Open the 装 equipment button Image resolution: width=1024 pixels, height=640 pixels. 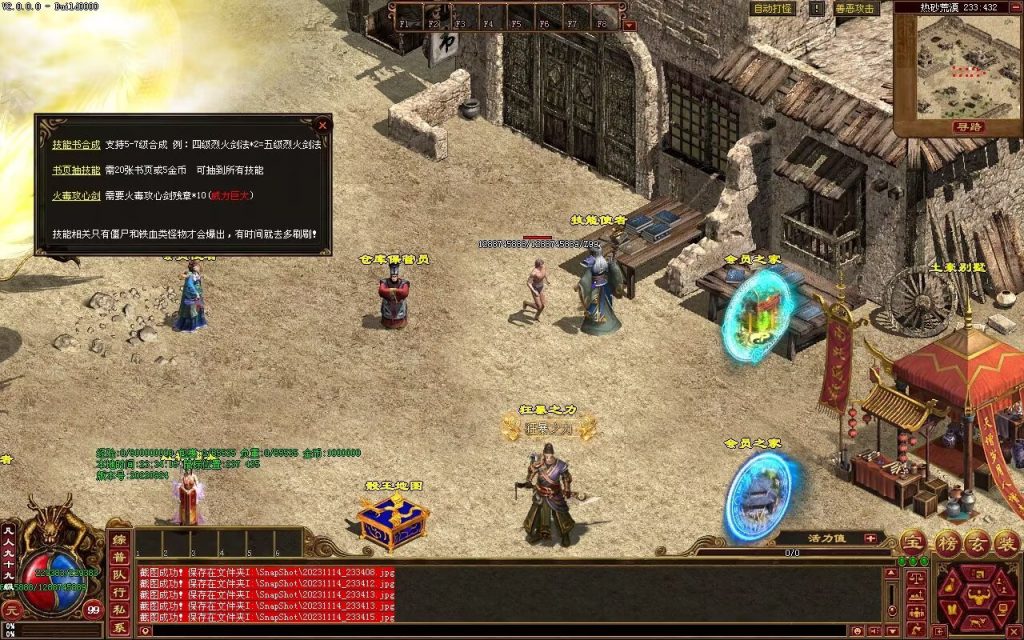tap(1008, 541)
